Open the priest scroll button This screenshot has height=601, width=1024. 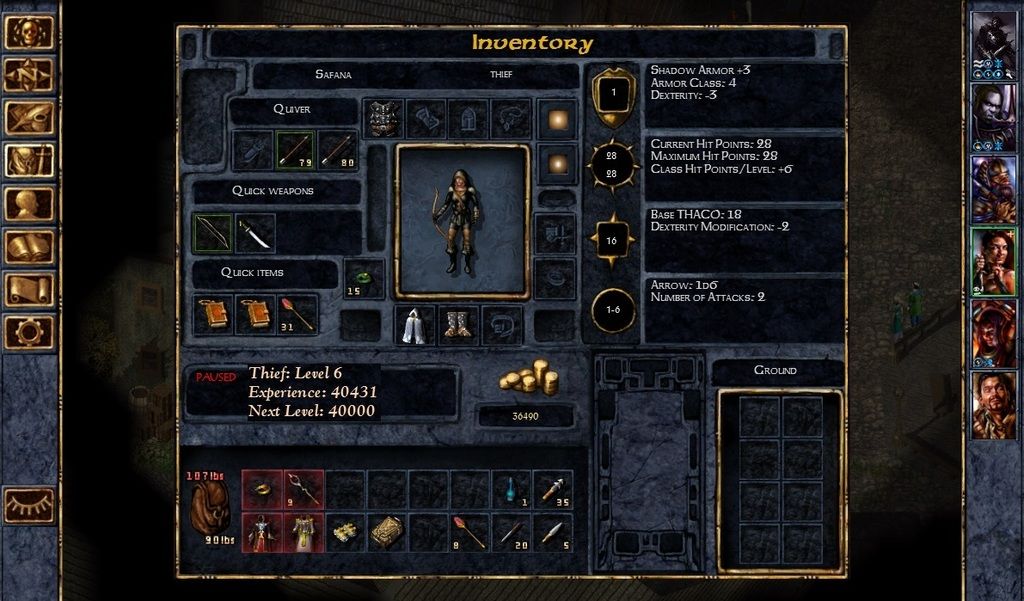[x=29, y=290]
